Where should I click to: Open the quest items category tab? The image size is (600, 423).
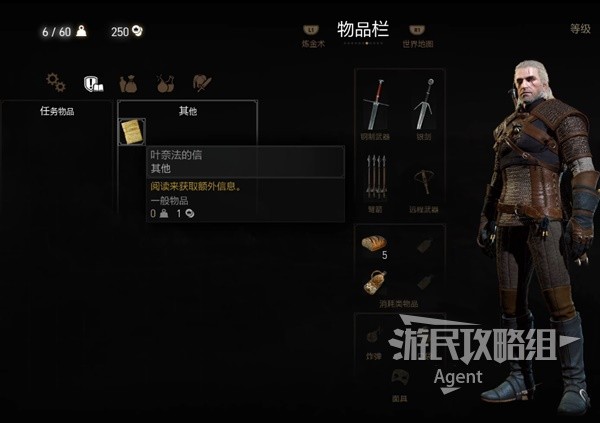(x=93, y=83)
